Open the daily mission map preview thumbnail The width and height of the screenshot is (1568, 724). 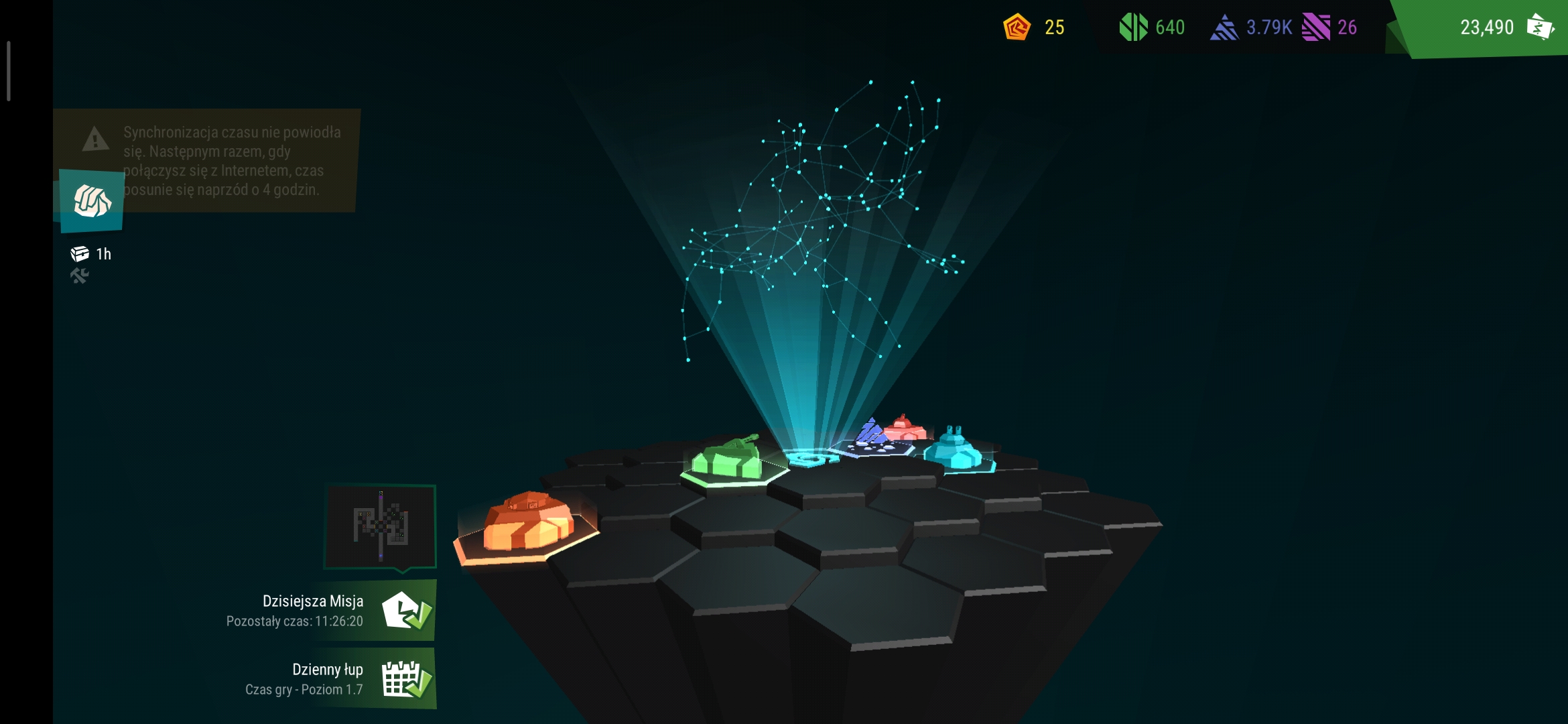coord(381,526)
